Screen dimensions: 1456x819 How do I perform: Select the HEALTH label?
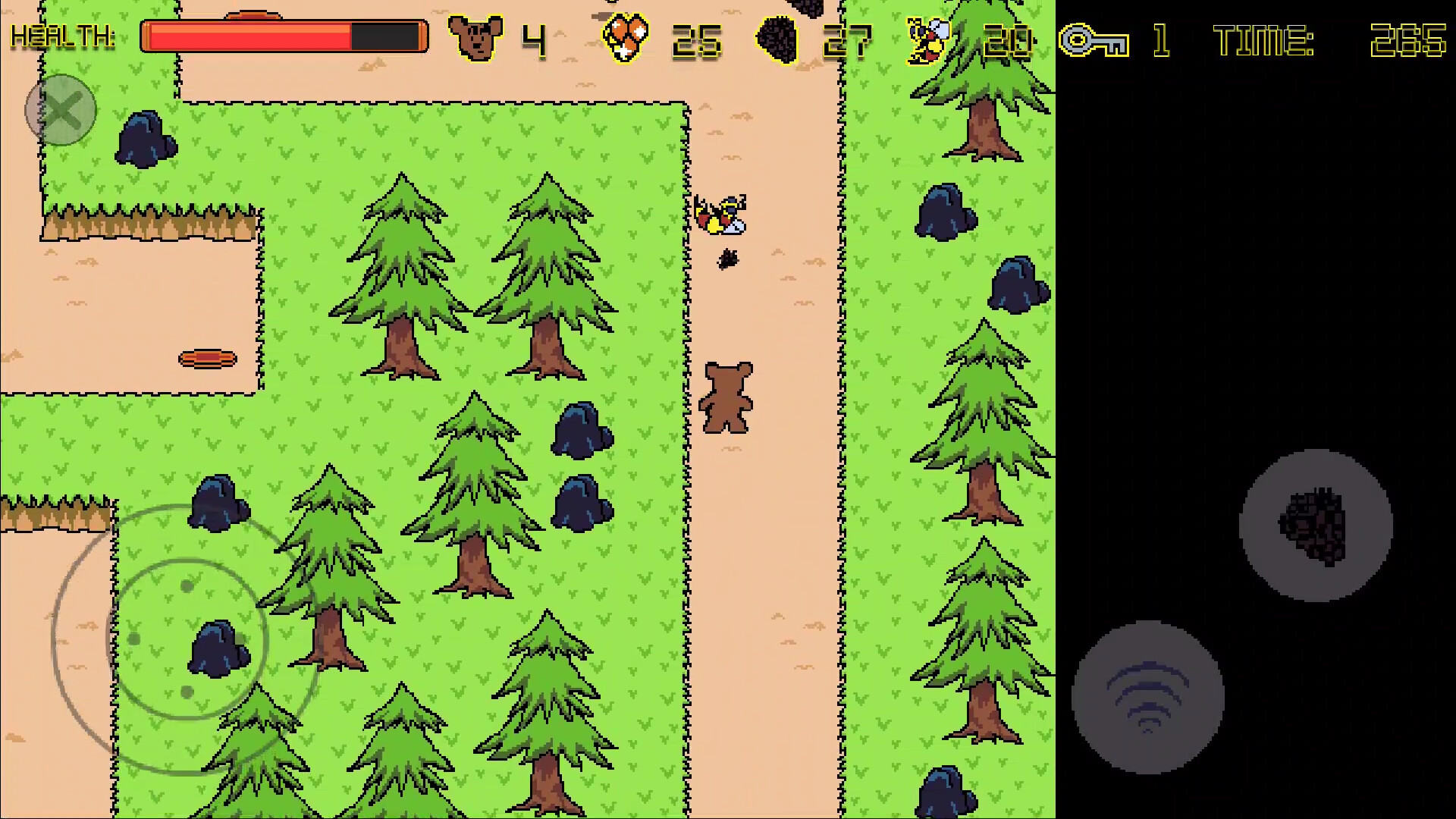coord(63,35)
